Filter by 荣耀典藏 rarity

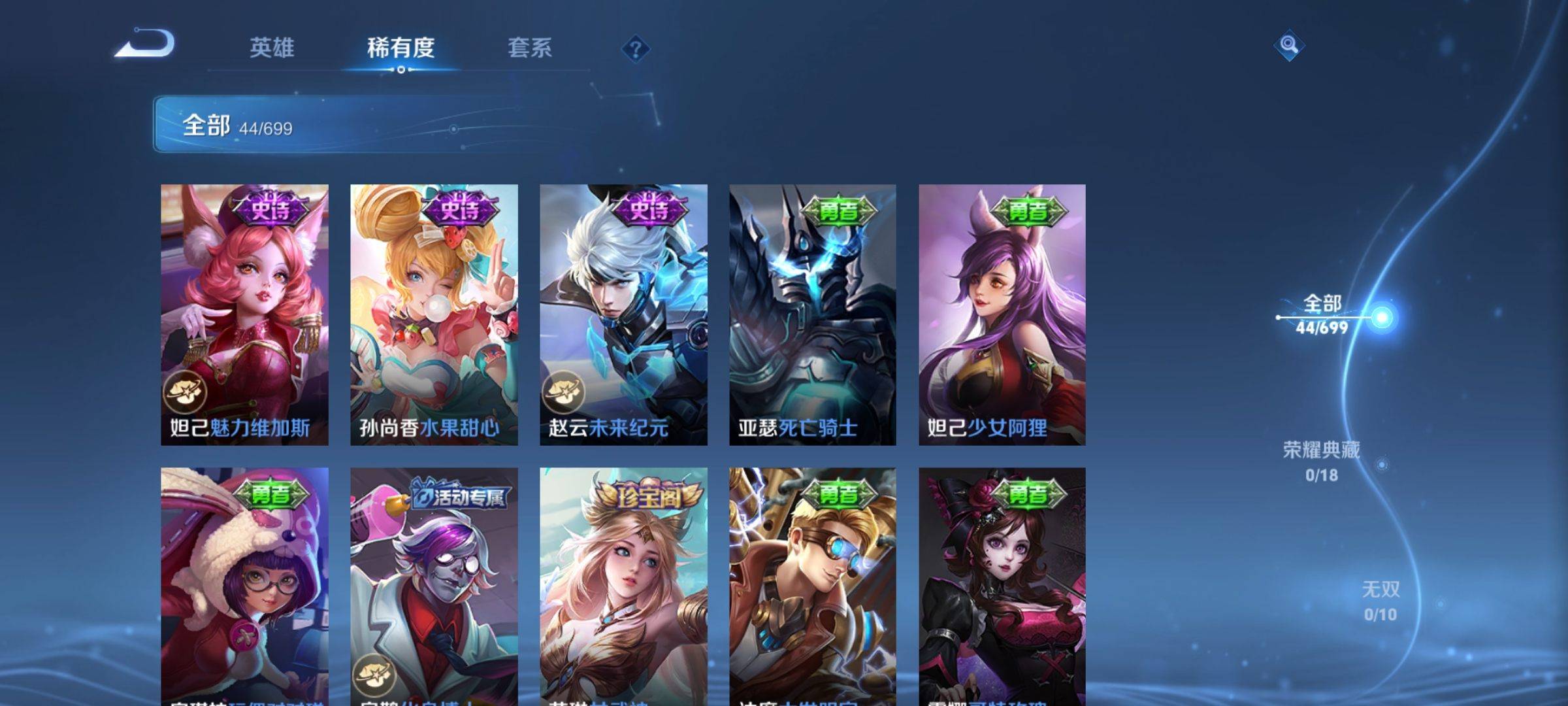point(1322,461)
